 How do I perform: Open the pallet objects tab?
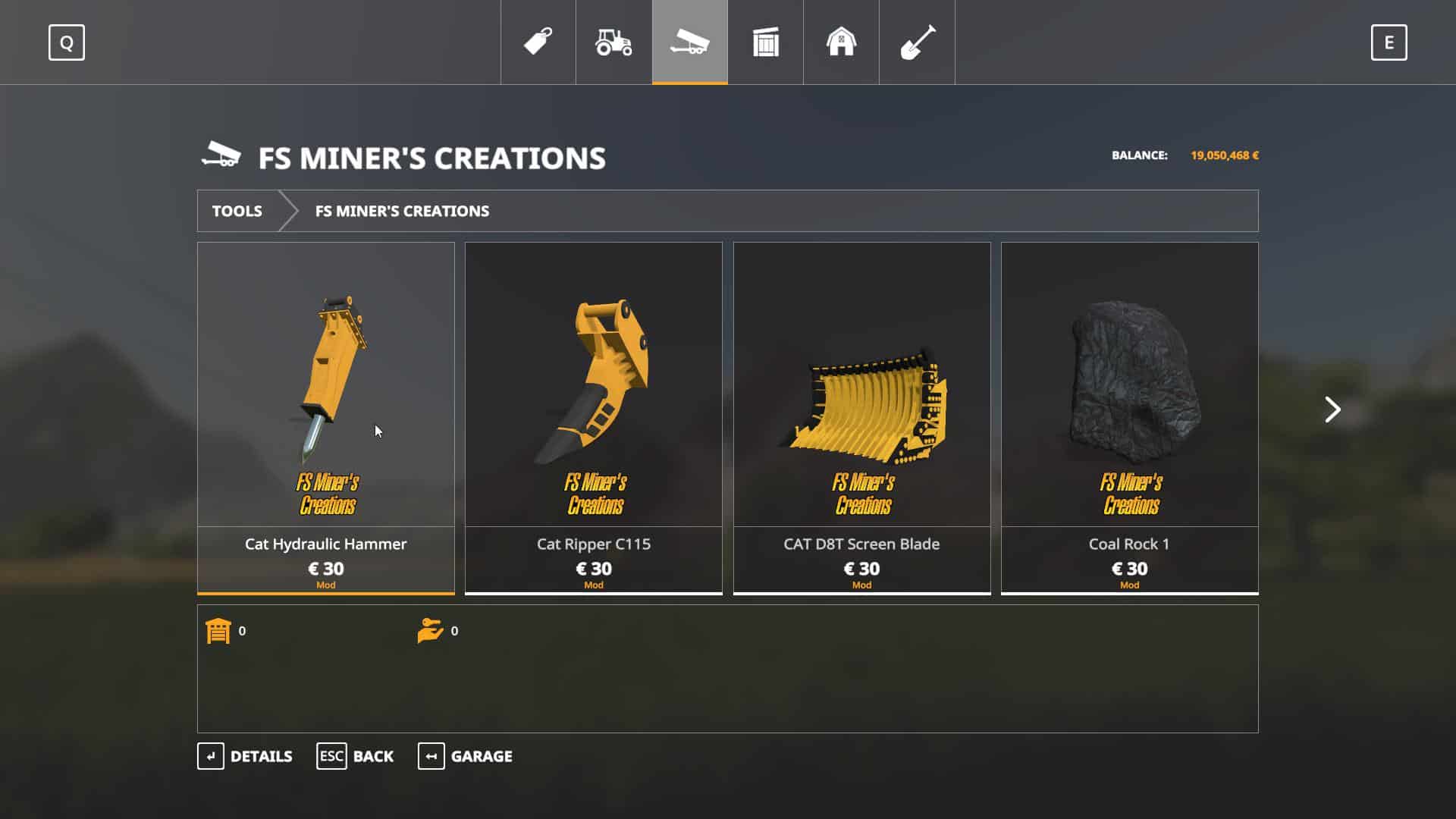click(765, 42)
